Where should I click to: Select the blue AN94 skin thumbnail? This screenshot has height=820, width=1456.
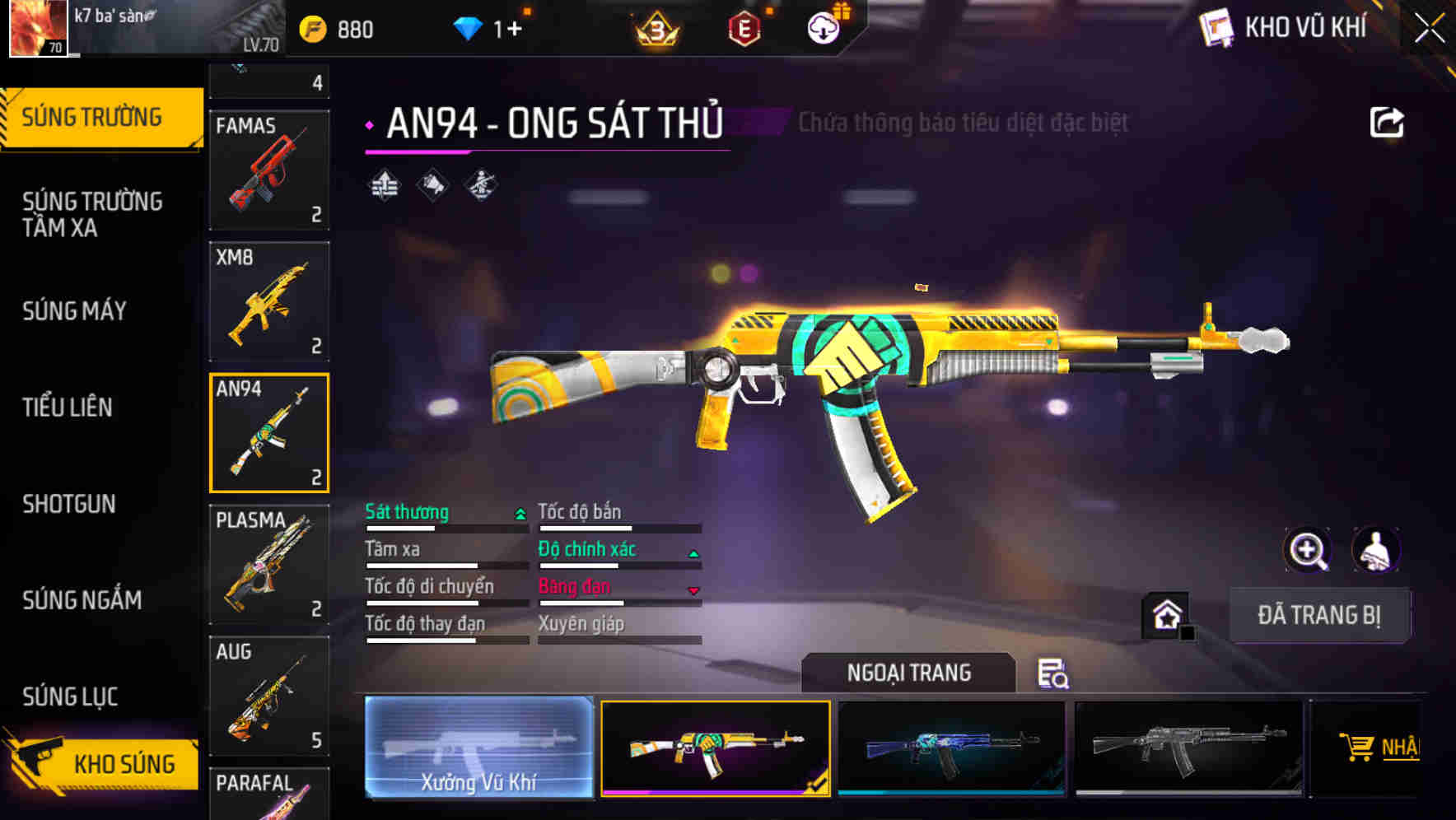pos(951,748)
